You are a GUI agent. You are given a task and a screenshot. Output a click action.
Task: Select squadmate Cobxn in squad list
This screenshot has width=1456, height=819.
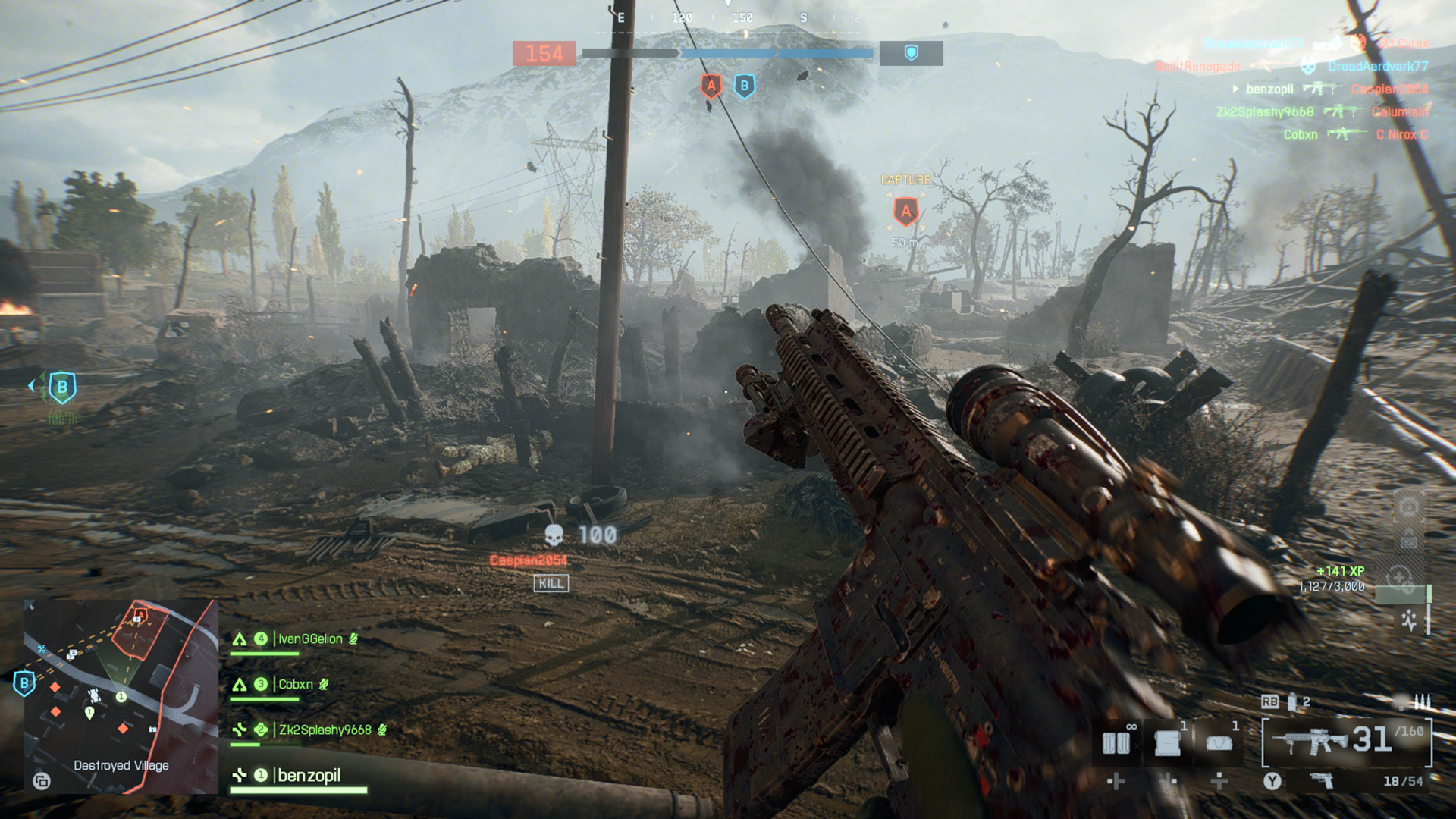[295, 685]
